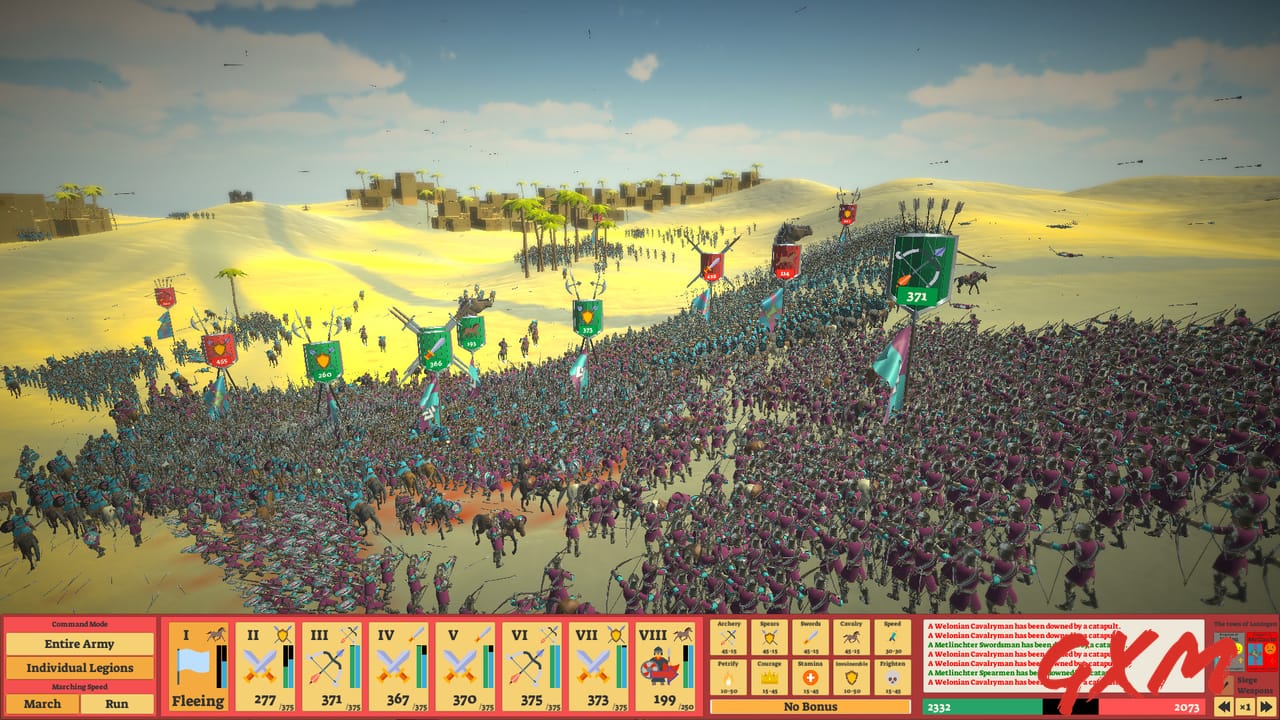Activate the Spears bonus
This screenshot has height=720, width=1280.
click(769, 637)
